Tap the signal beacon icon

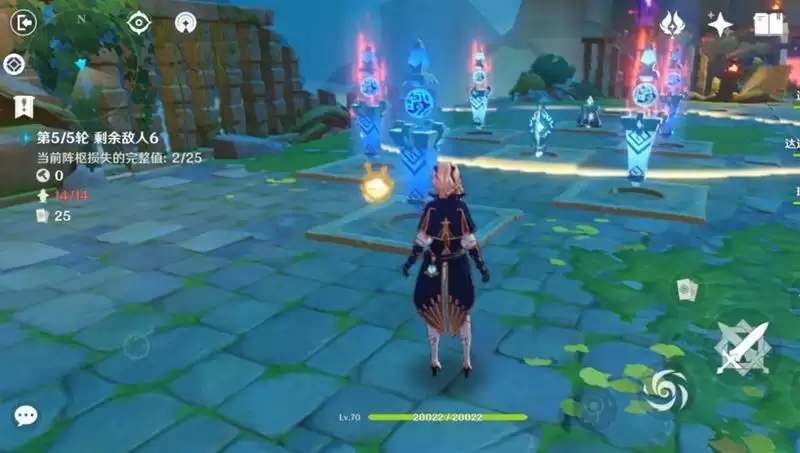coord(185,22)
